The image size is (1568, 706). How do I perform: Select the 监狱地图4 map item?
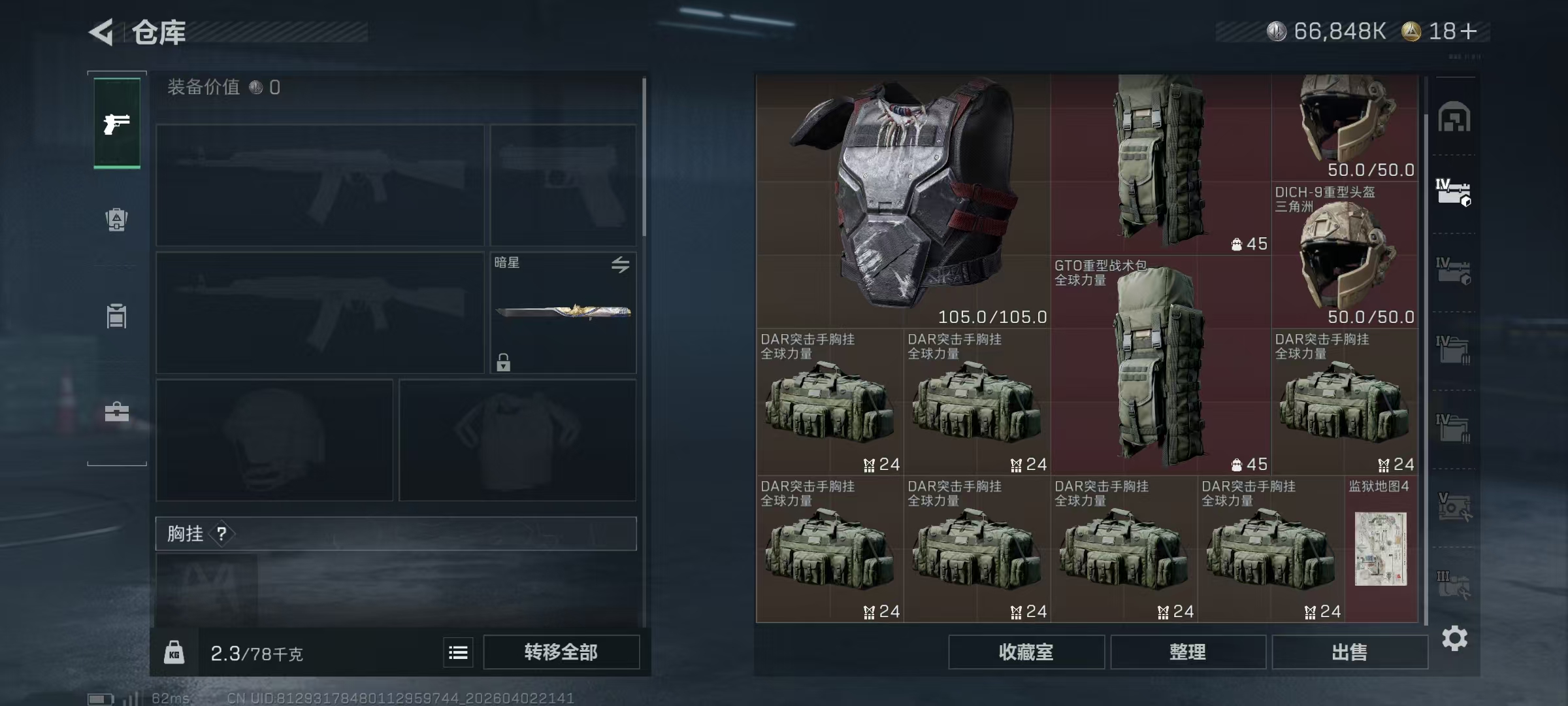point(1380,548)
